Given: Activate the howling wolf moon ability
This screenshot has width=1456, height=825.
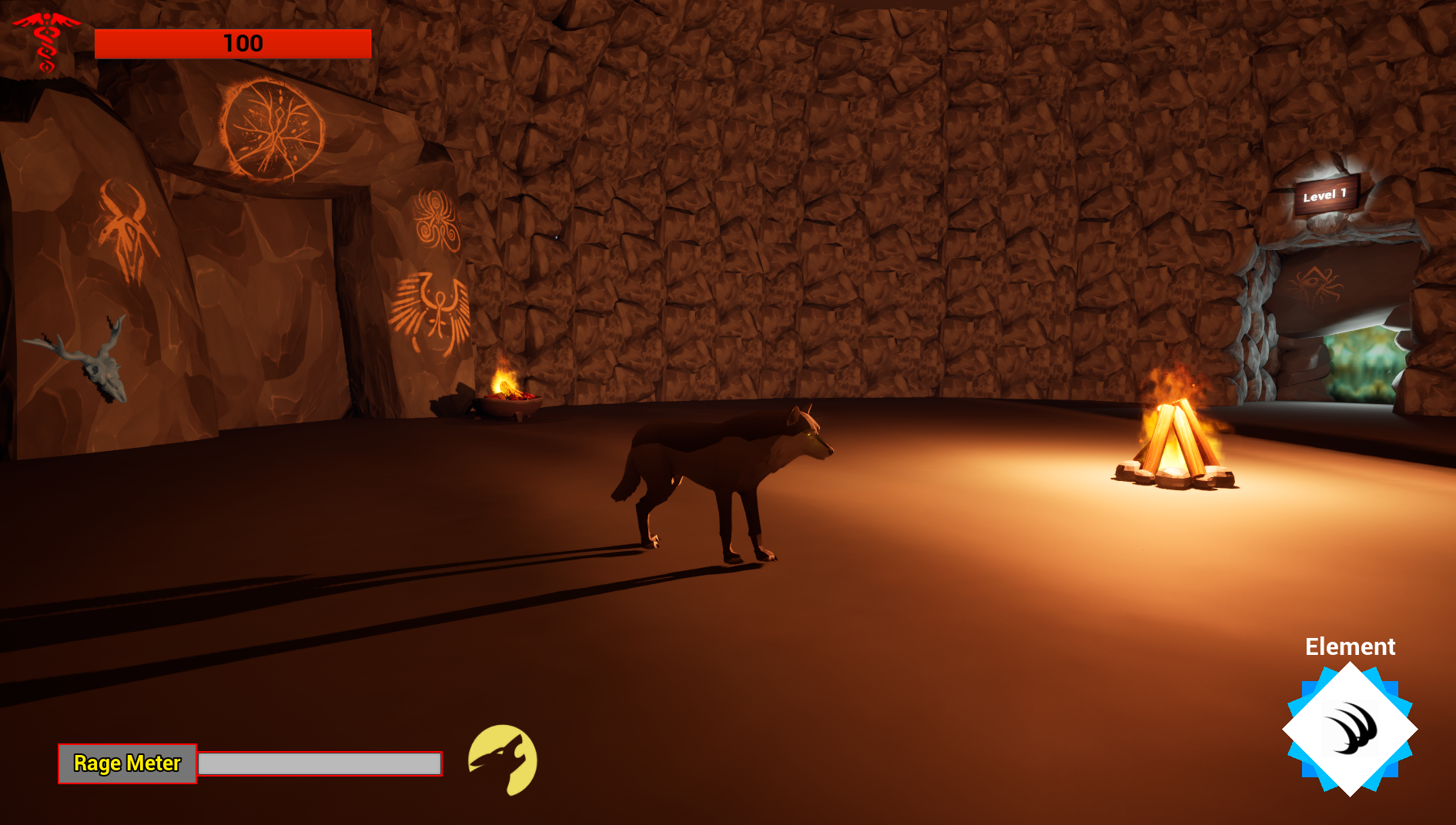Looking at the screenshot, I should 503,760.
